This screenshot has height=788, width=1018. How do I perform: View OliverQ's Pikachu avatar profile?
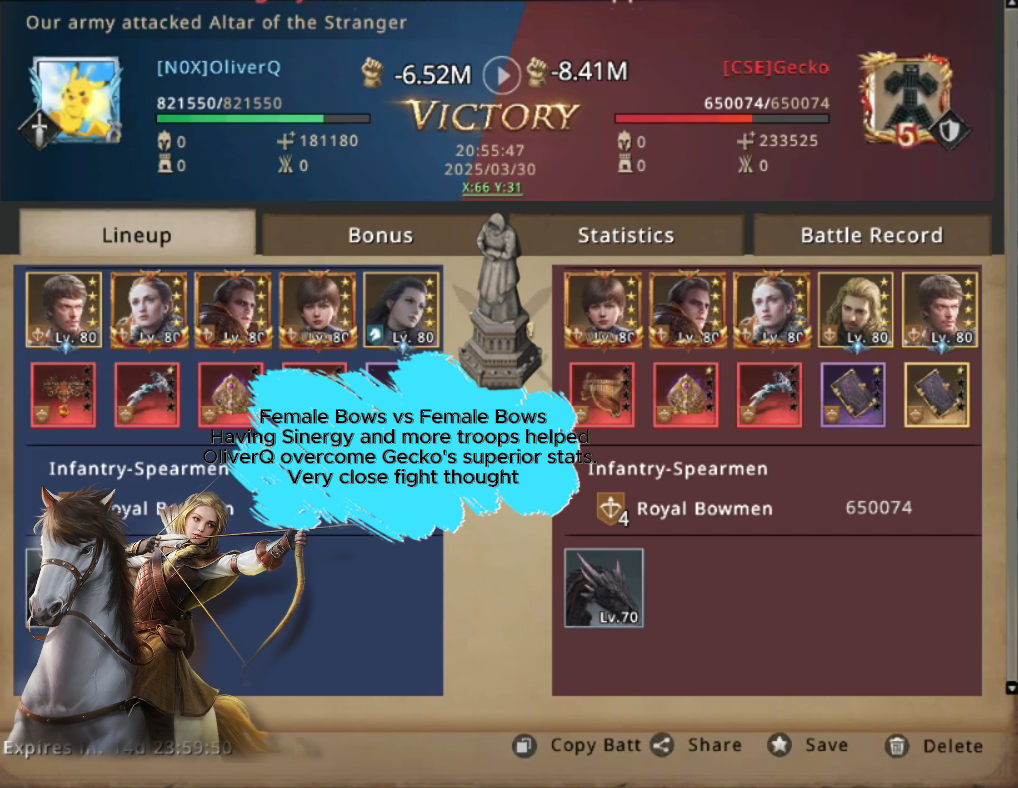tap(77, 98)
